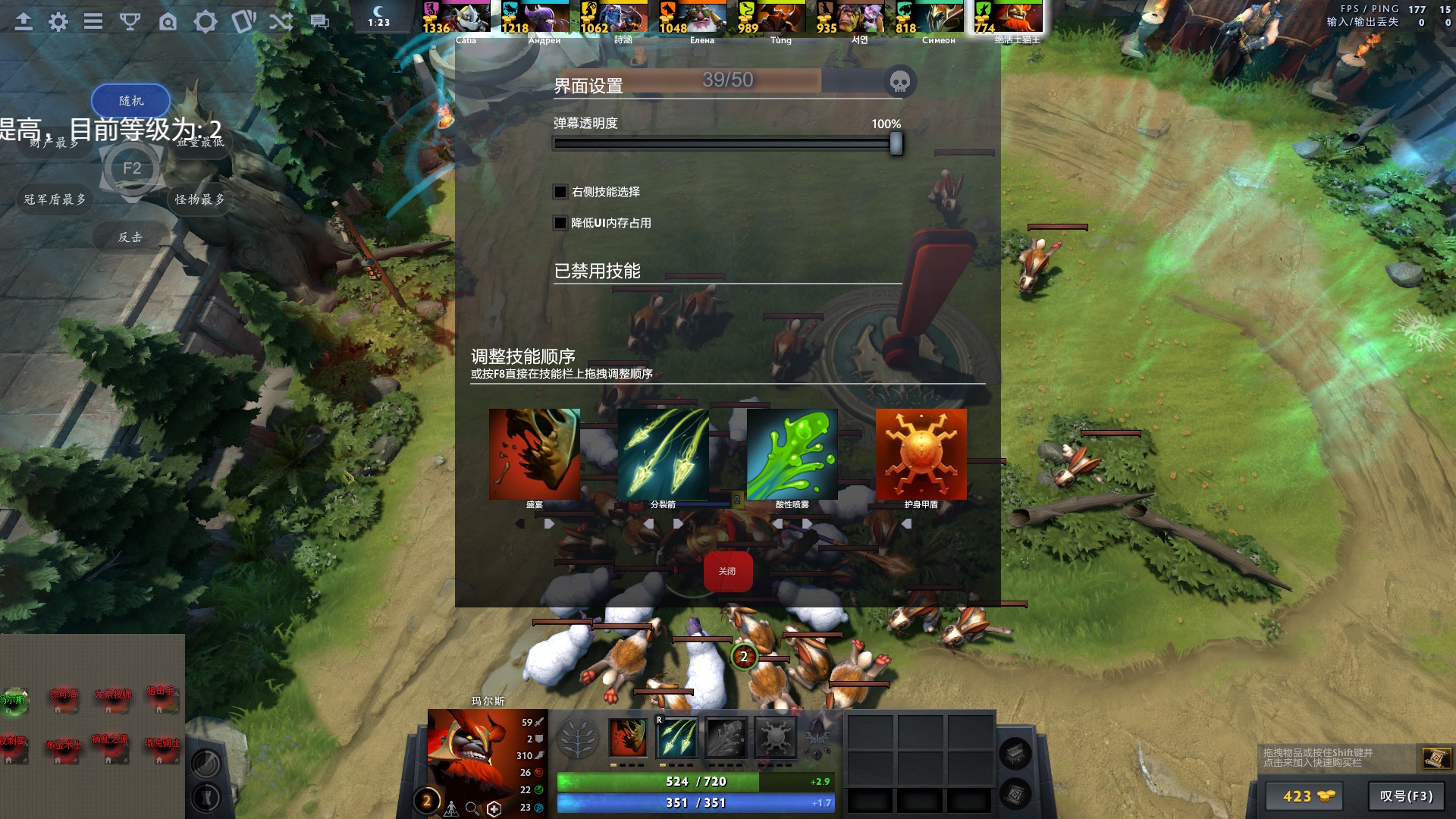Open the hamburger menu in the top left
This screenshot has width=1456, height=819.
[93, 22]
